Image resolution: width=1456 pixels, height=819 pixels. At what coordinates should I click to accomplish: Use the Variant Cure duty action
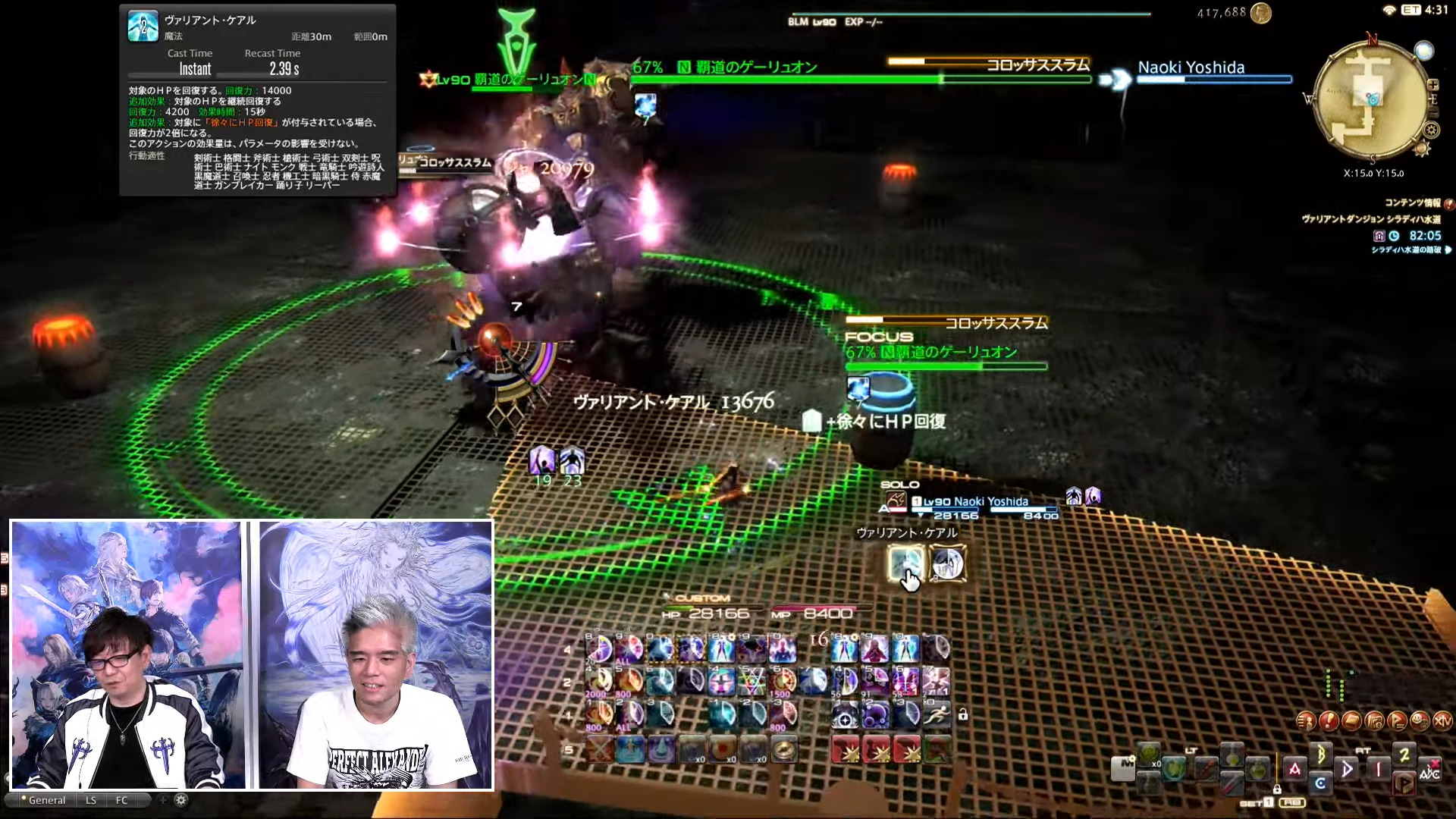click(x=905, y=563)
